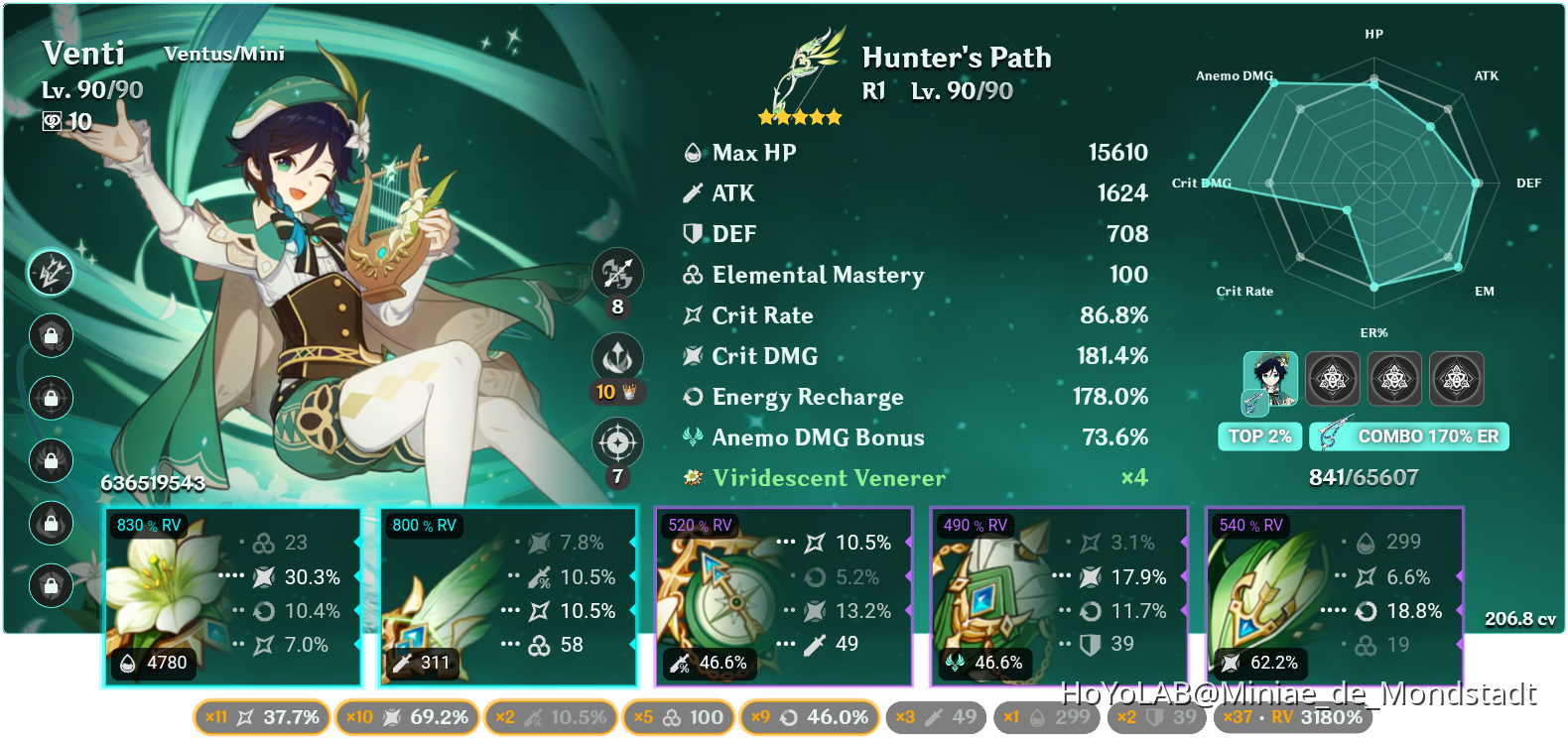Image resolution: width=1568 pixels, height=741 pixels.
Task: Click the Max HP droplet icon
Action: pos(692,152)
